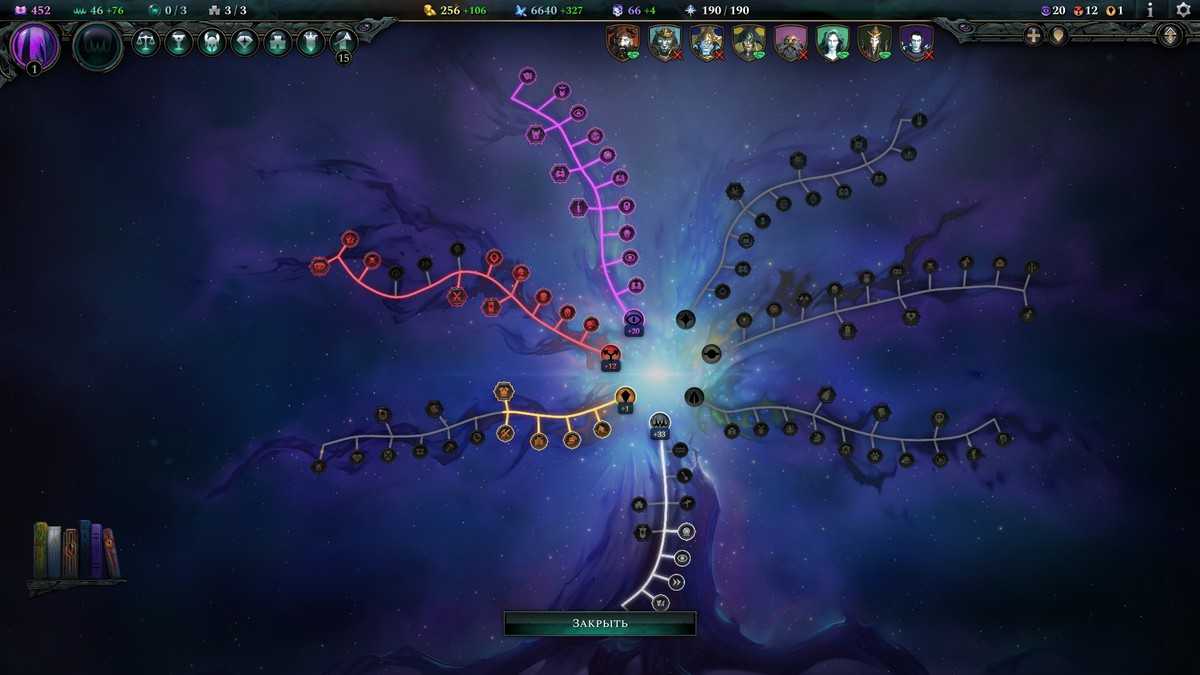This screenshot has height=675, width=1200.
Task: Open the information 'i' panel
Action: (x=1150, y=10)
